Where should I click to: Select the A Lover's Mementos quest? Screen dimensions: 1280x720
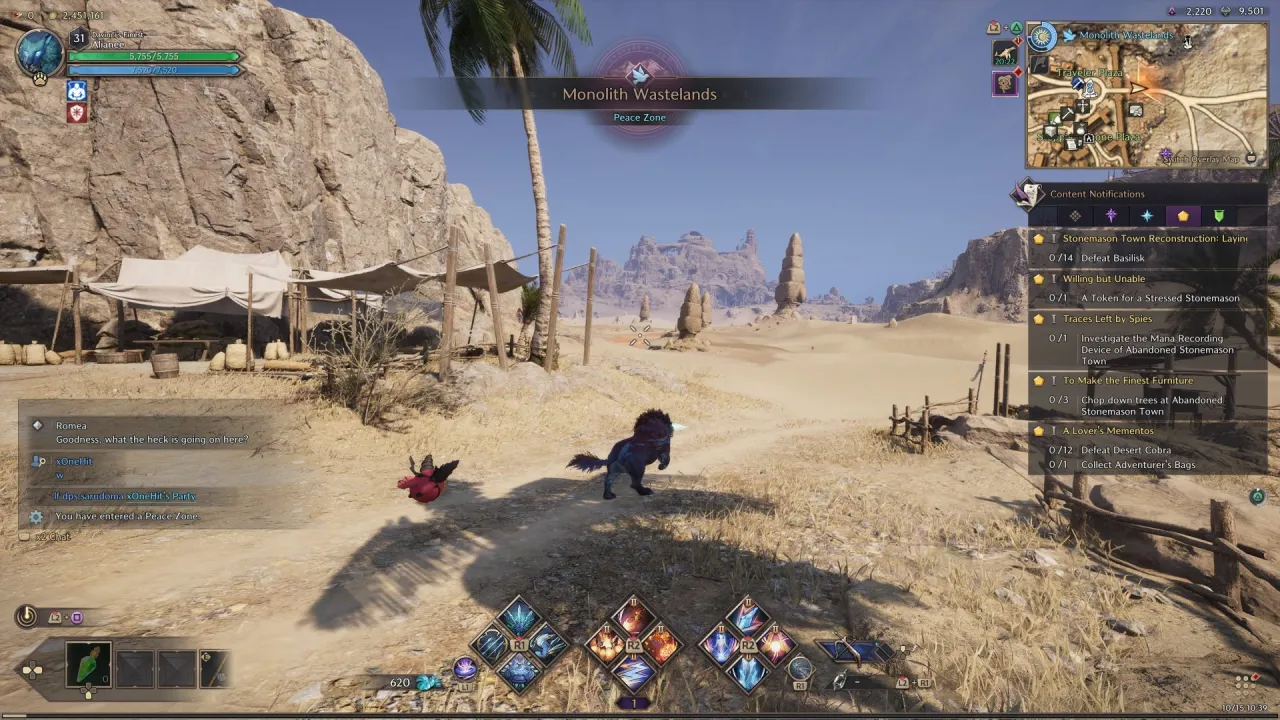1107,431
